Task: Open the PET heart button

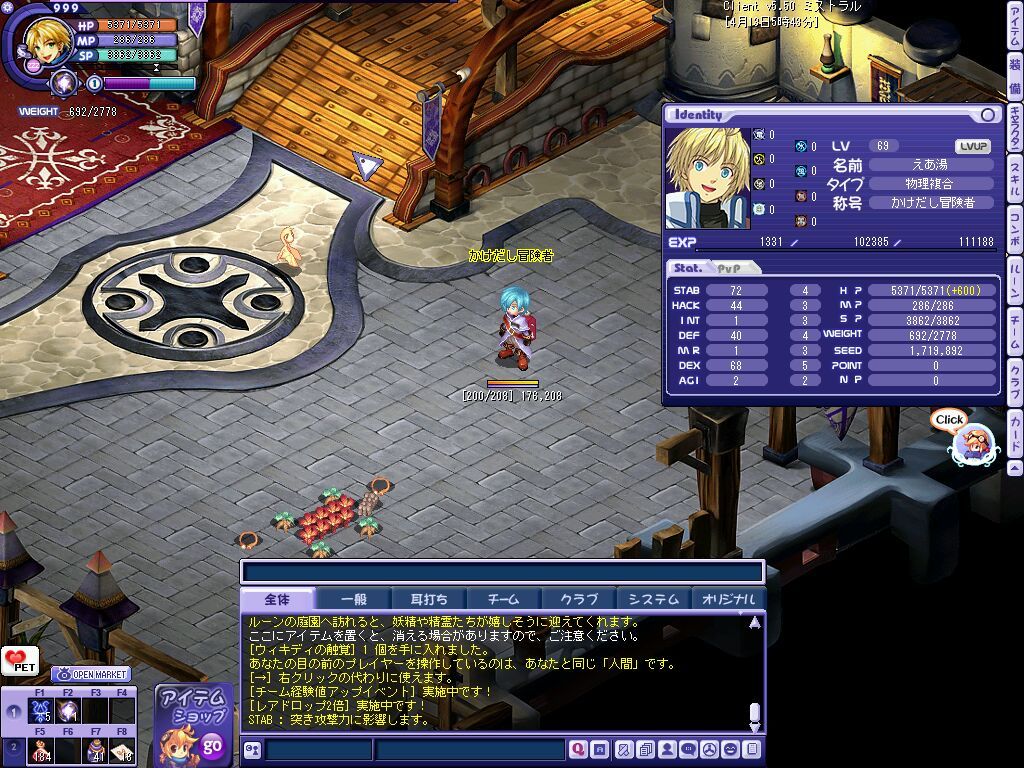Action: pyautogui.click(x=19, y=660)
